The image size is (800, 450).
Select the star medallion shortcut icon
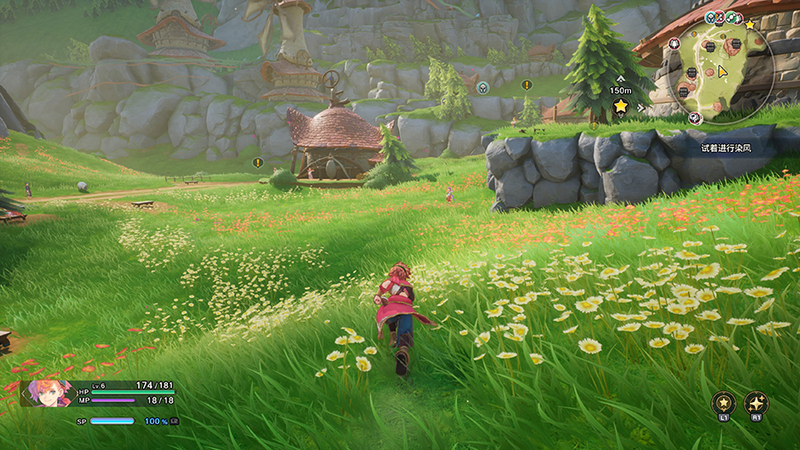coord(722,402)
